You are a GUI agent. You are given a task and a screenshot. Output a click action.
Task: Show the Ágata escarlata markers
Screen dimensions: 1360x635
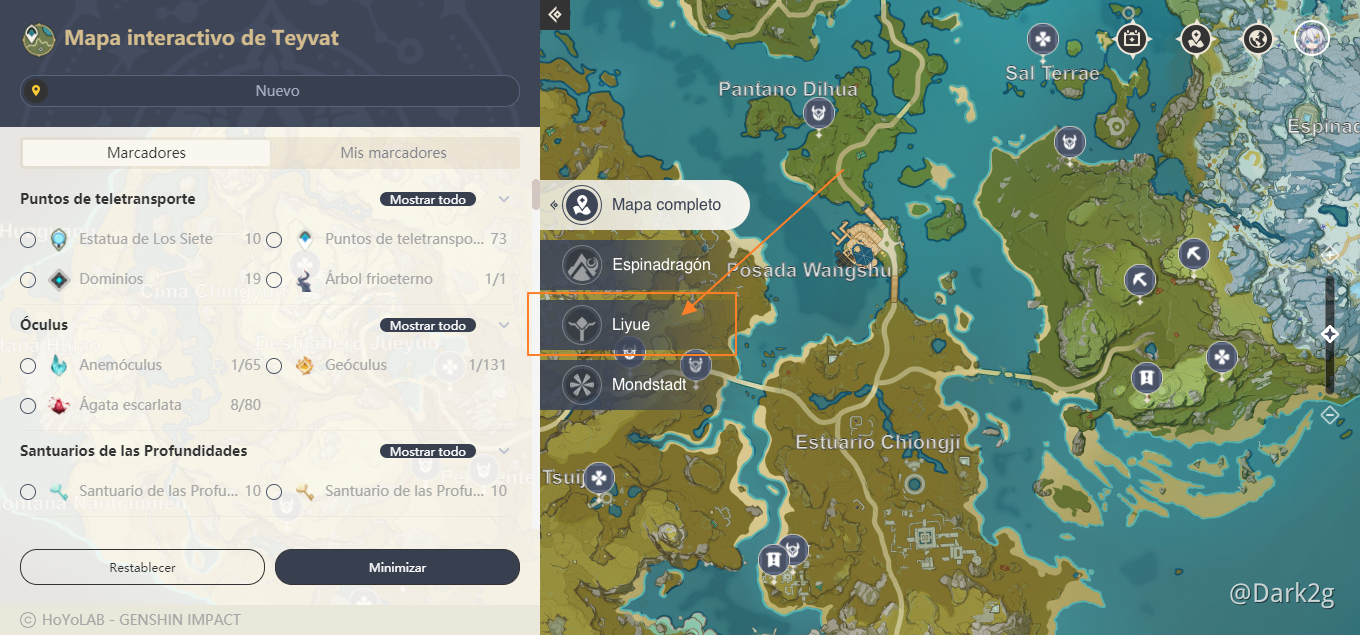pyautogui.click(x=28, y=406)
